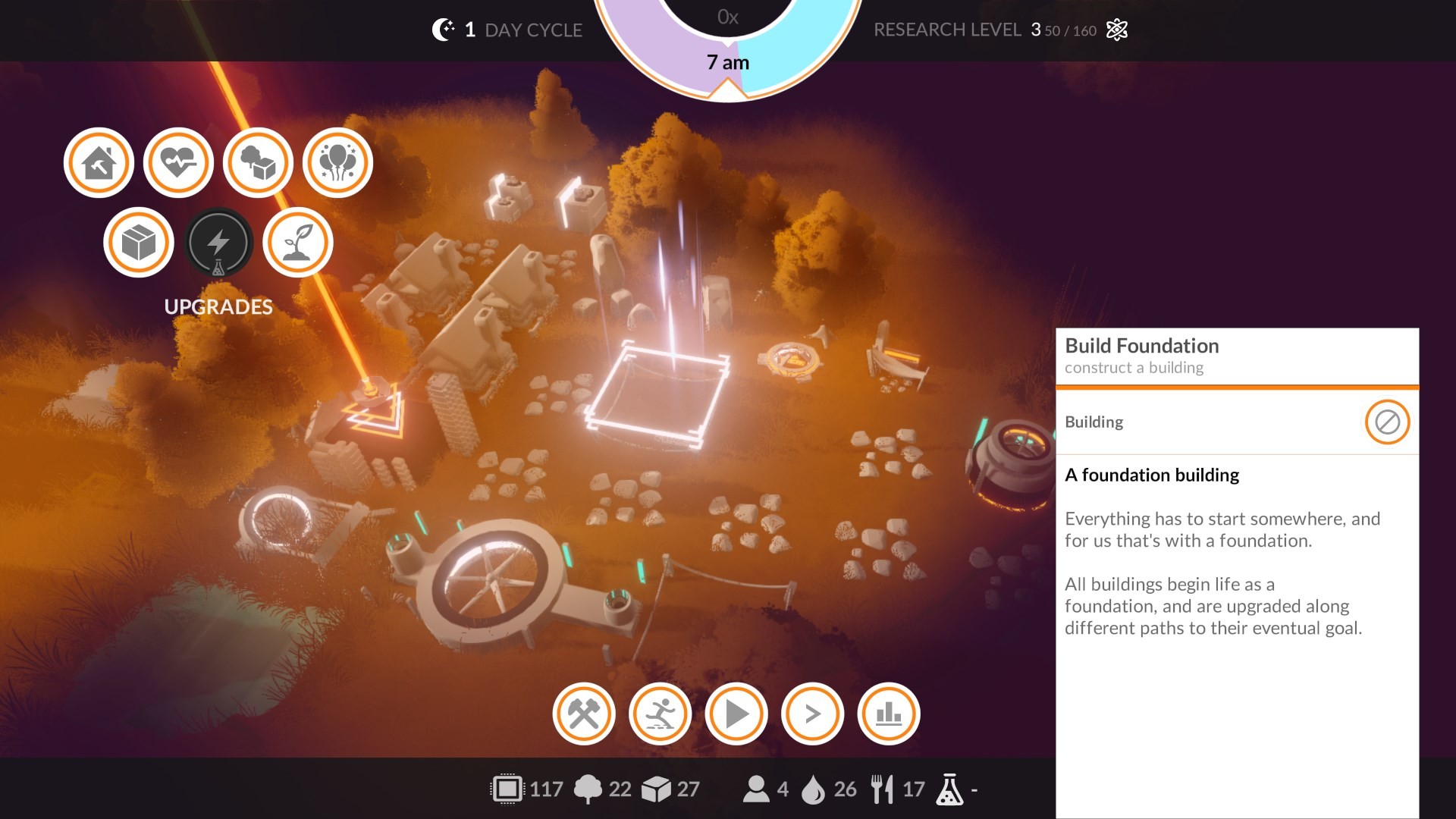Screen dimensions: 1456x819
Task: Click the food utensils counter
Action: pos(883,789)
